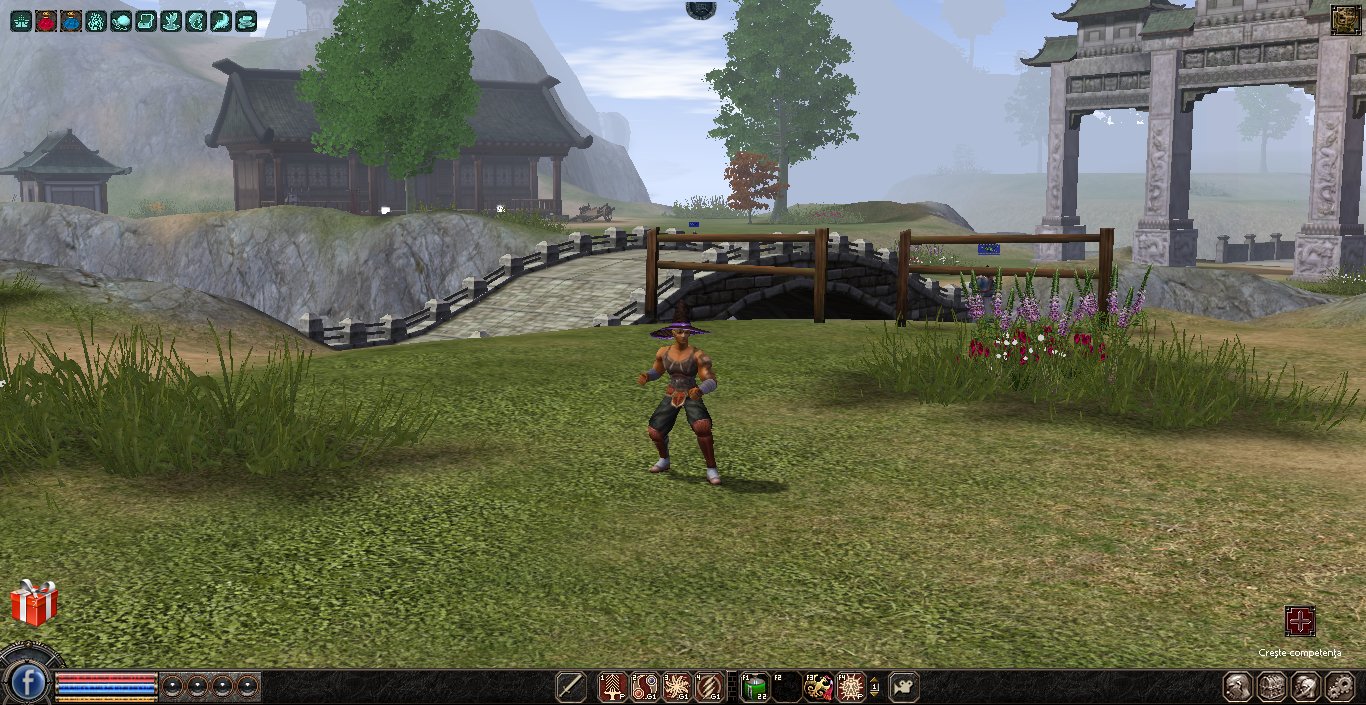Open the friends list via the helmet icon
The image size is (1366, 705).
pyautogui.click(x=1306, y=687)
